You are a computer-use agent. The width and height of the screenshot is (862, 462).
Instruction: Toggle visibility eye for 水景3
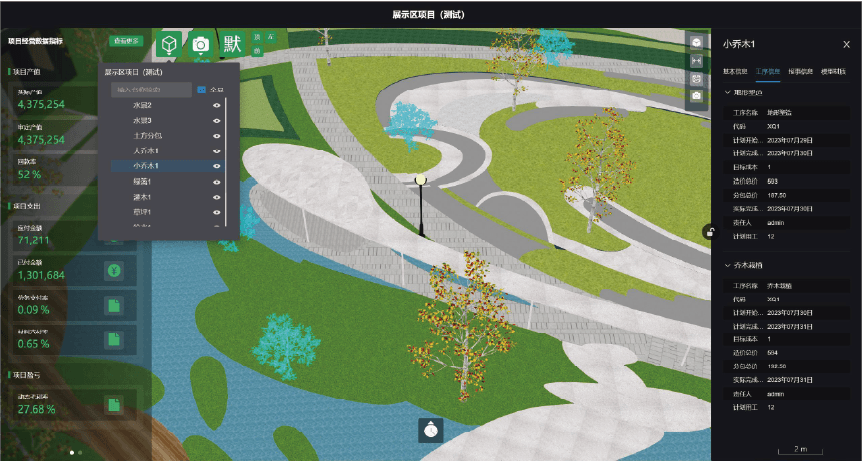click(x=216, y=120)
